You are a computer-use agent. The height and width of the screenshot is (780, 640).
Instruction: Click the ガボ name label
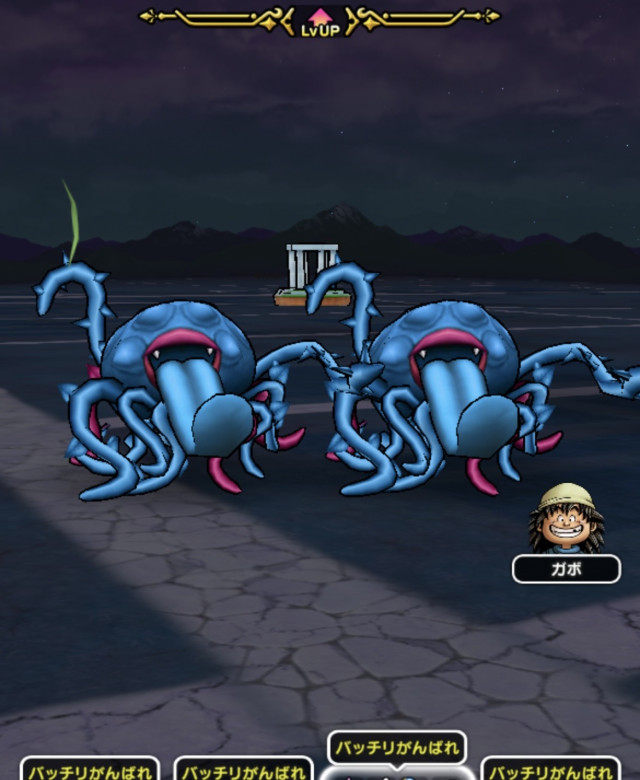click(x=565, y=569)
